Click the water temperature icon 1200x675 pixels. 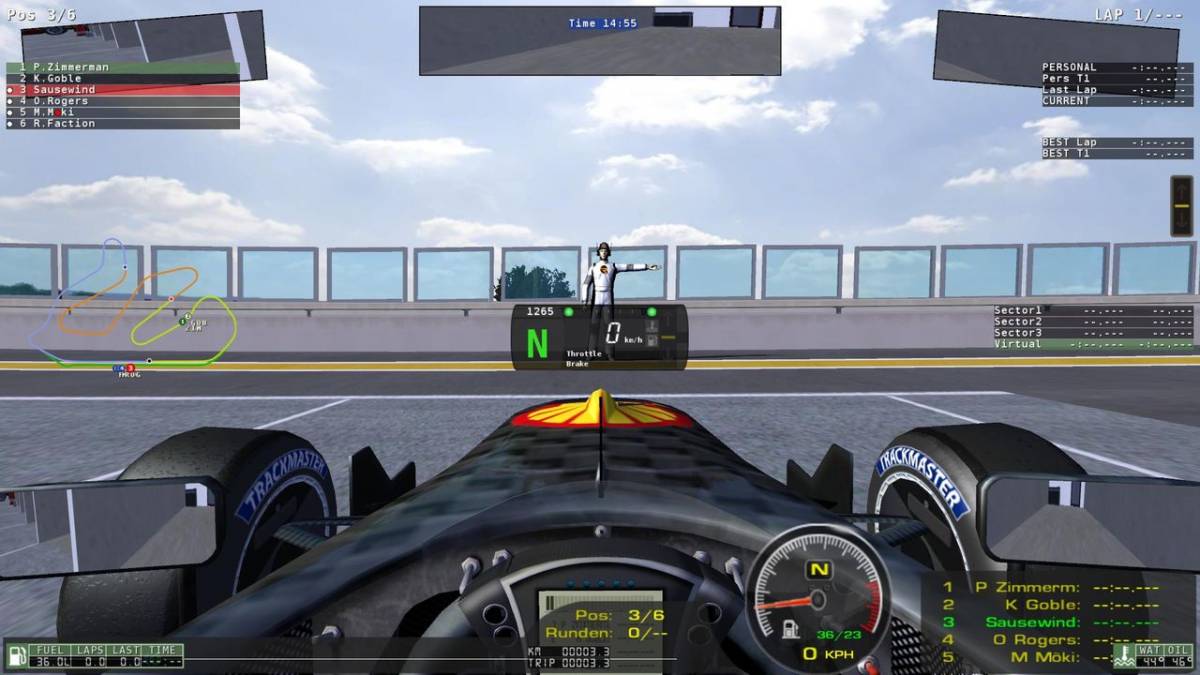click(1124, 655)
